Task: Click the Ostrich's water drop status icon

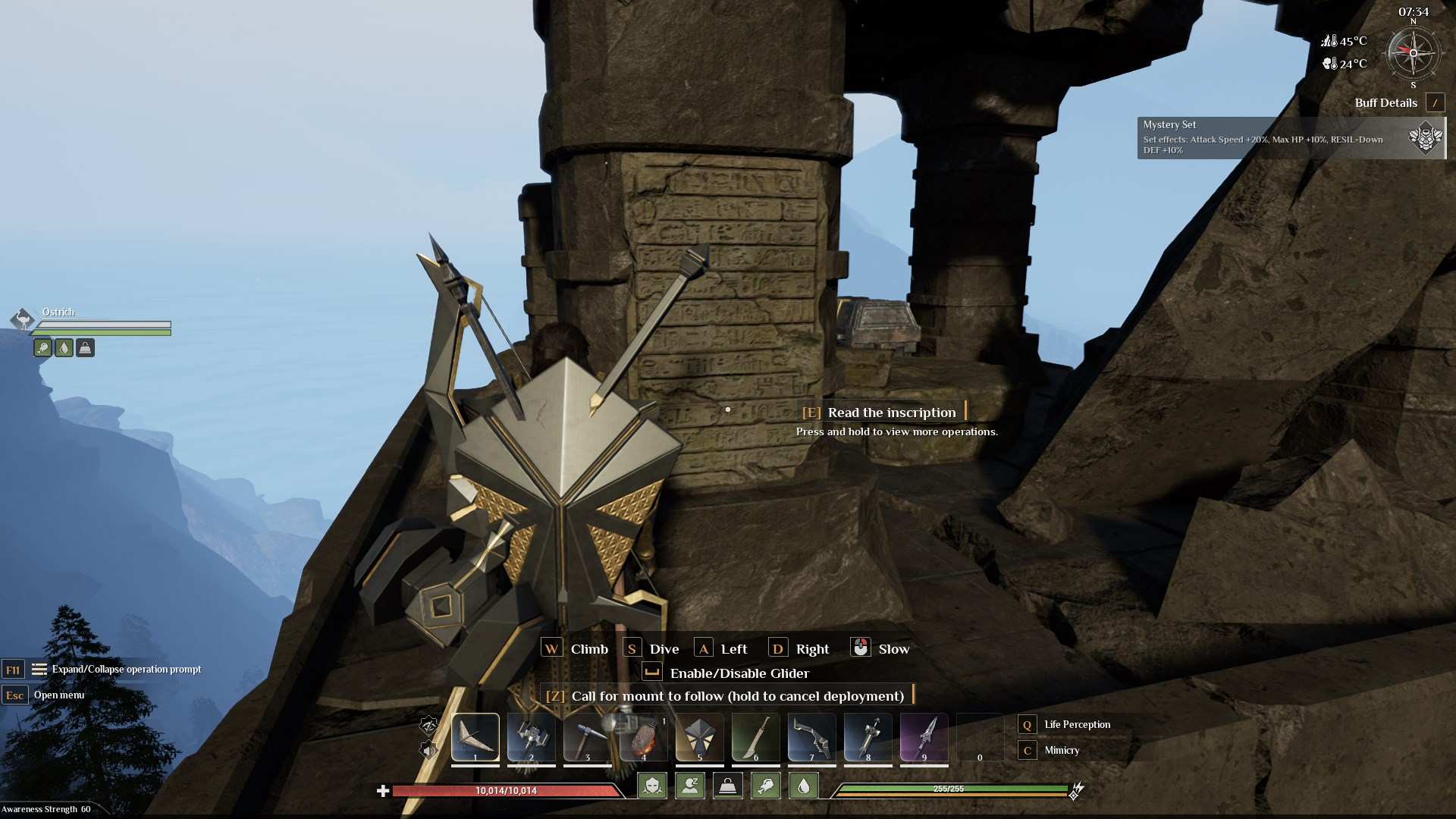Action: coord(64,348)
